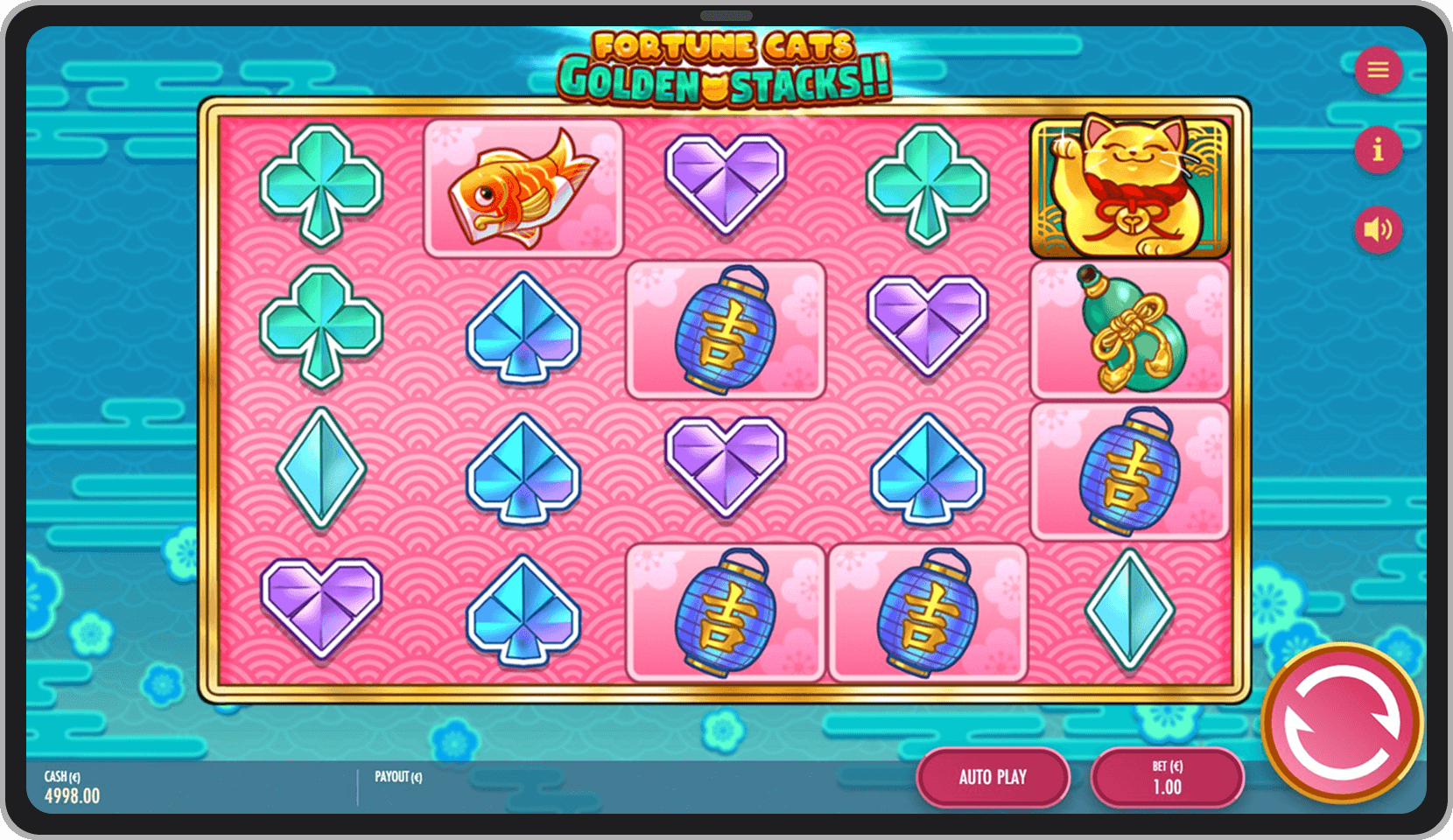Image resolution: width=1453 pixels, height=840 pixels.
Task: Open the game menu via hamburger icon
Action: [x=1379, y=71]
